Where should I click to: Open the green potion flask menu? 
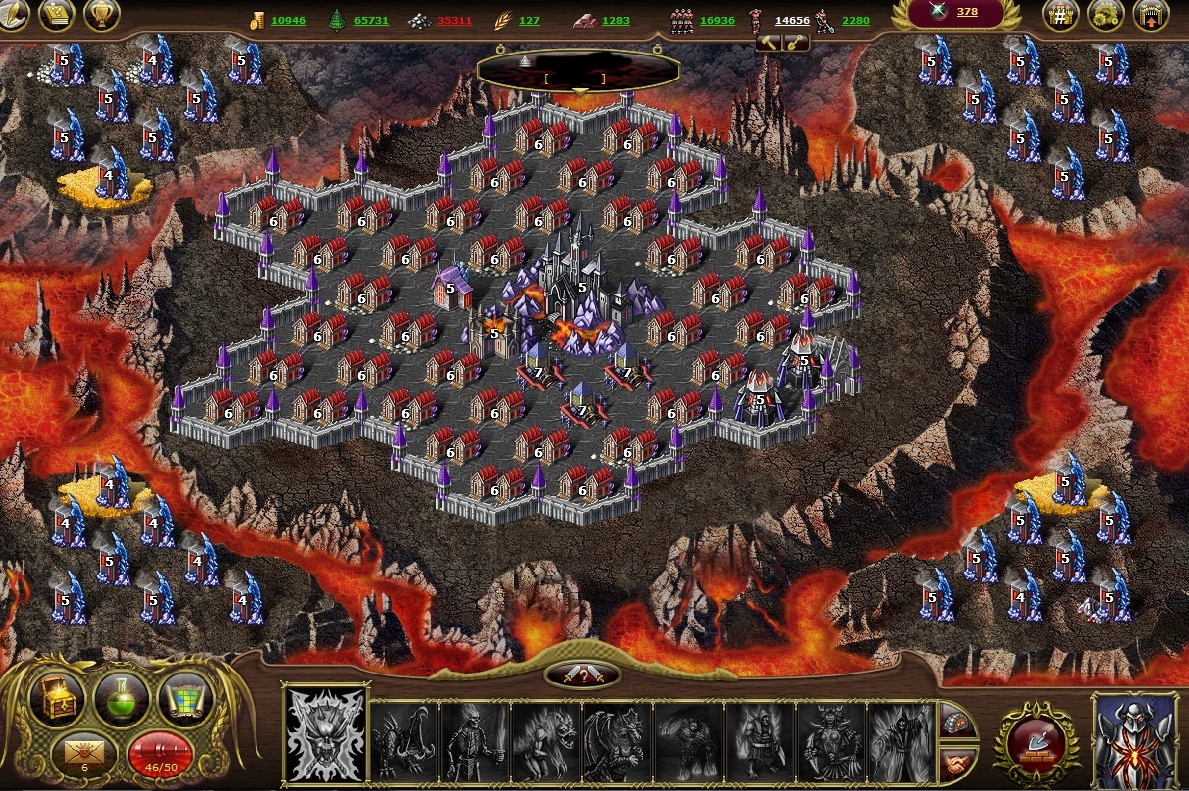121,698
